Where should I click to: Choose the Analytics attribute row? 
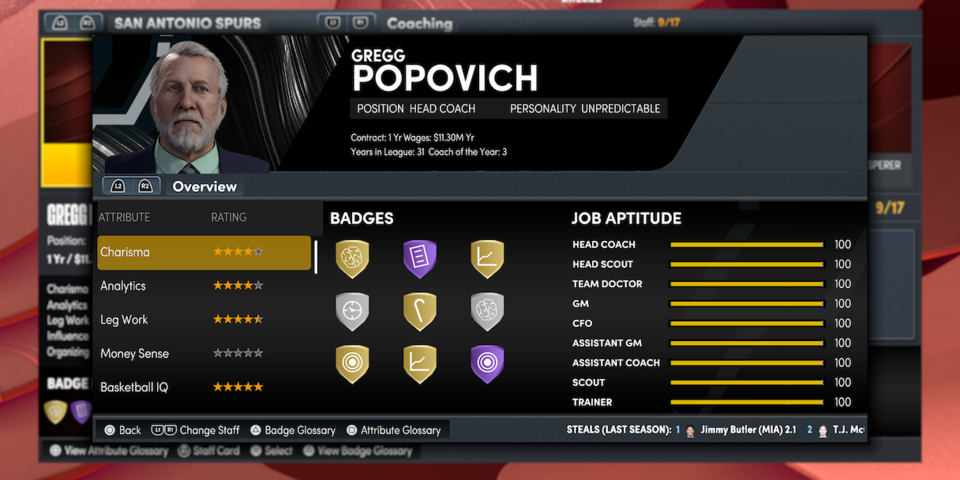204,286
